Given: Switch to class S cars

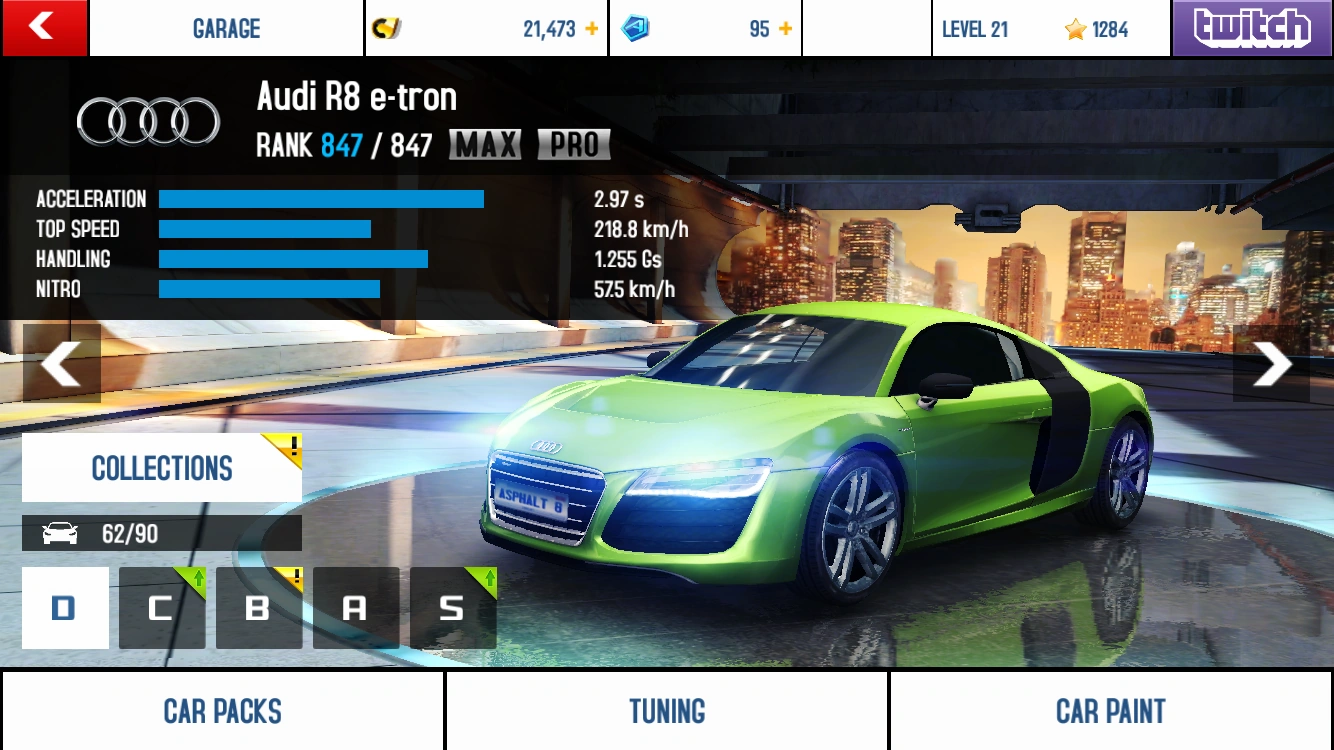Looking at the screenshot, I should point(453,608).
